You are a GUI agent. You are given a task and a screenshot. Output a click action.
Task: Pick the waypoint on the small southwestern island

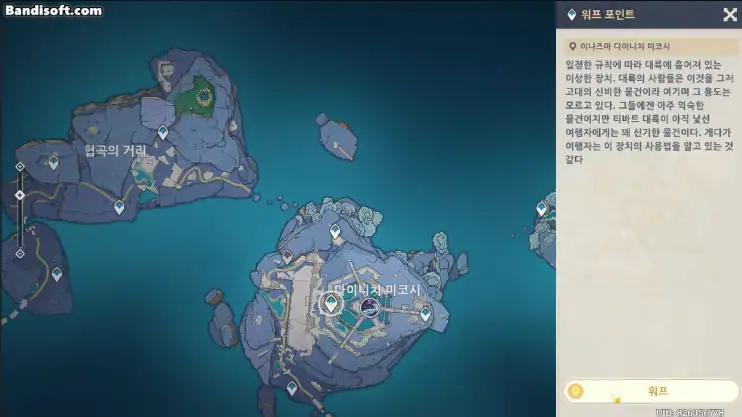point(57,273)
